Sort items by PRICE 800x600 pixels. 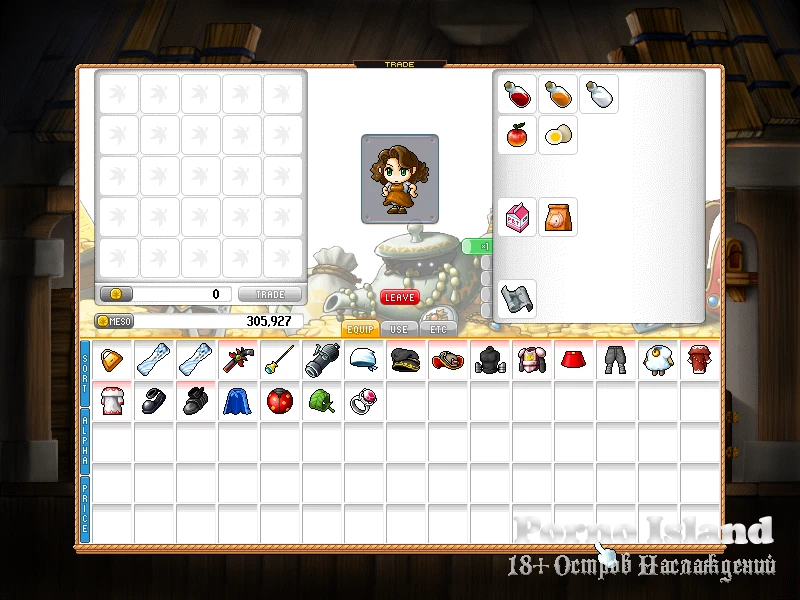(85, 509)
